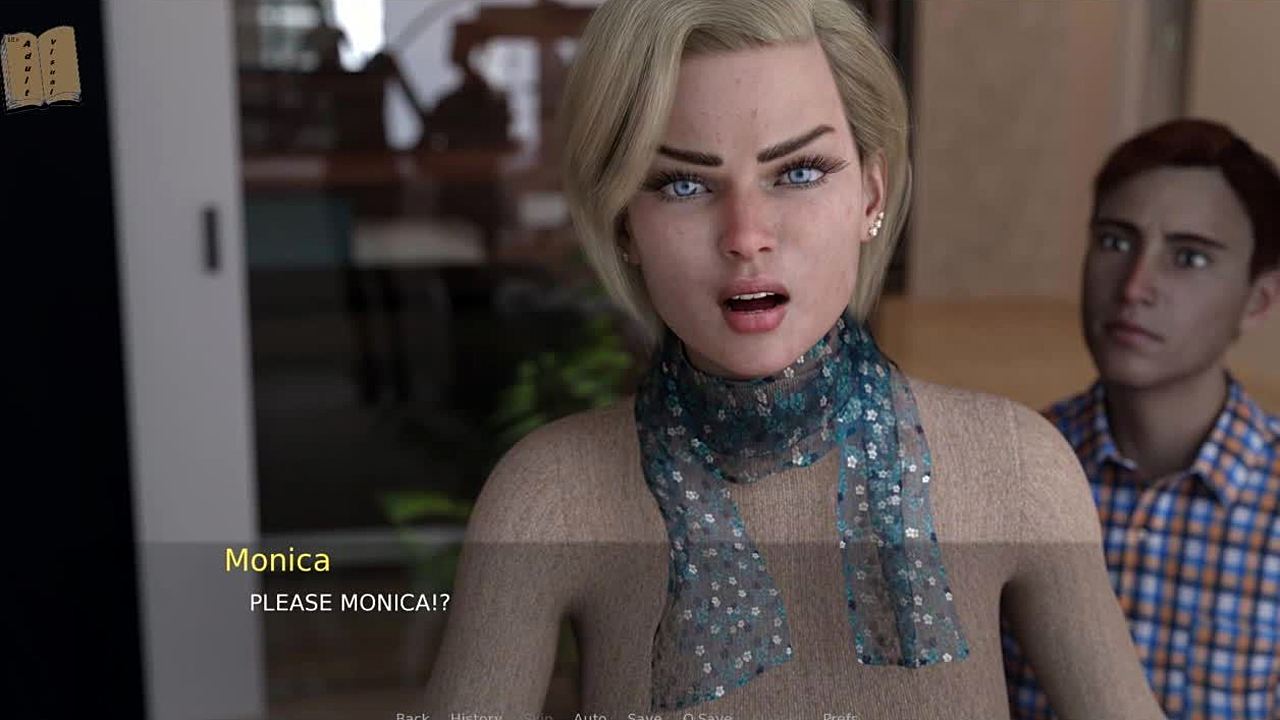Go back one line with Back
This screenshot has width=1280, height=720.
tap(412, 716)
